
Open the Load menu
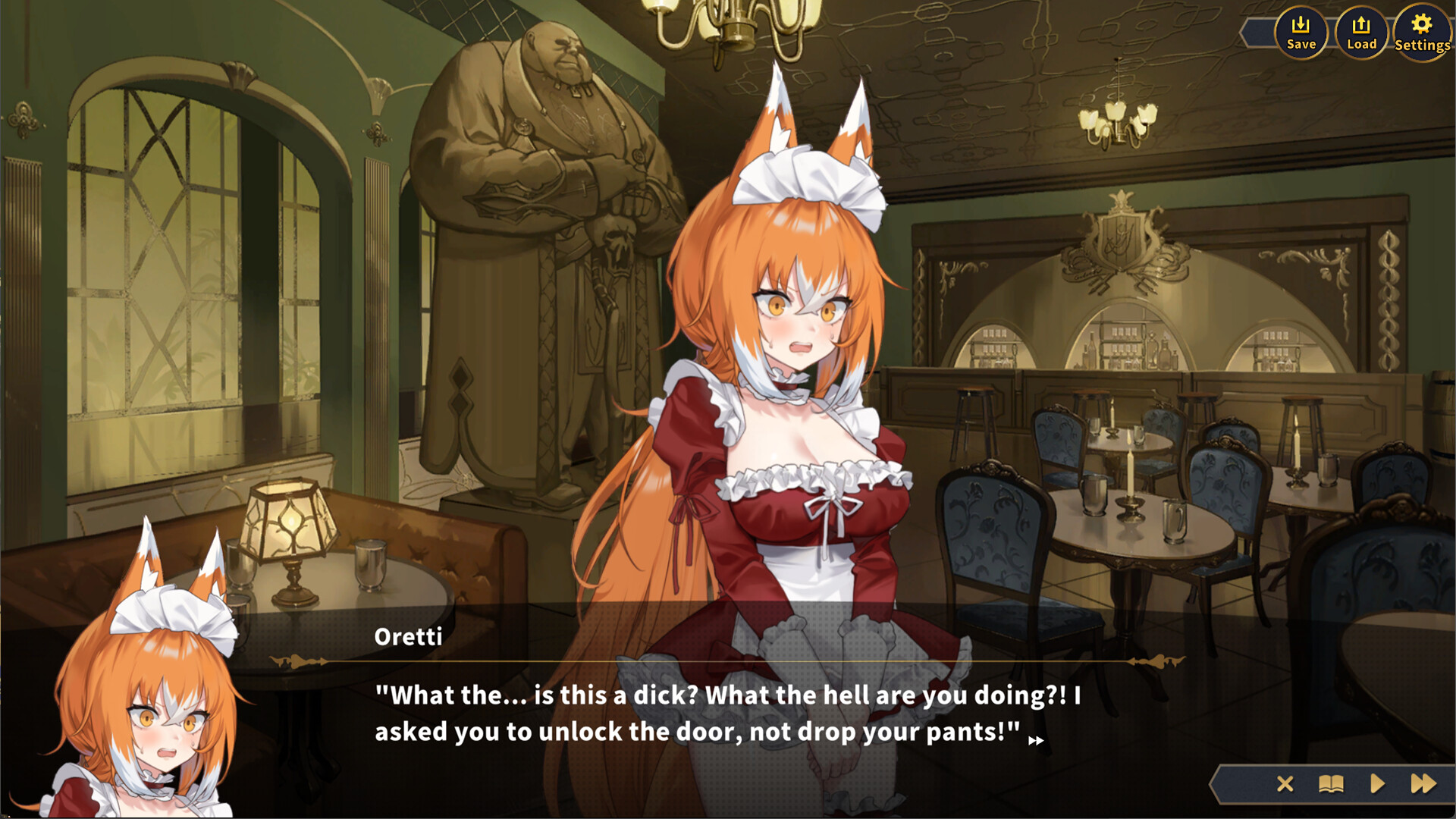click(1362, 32)
